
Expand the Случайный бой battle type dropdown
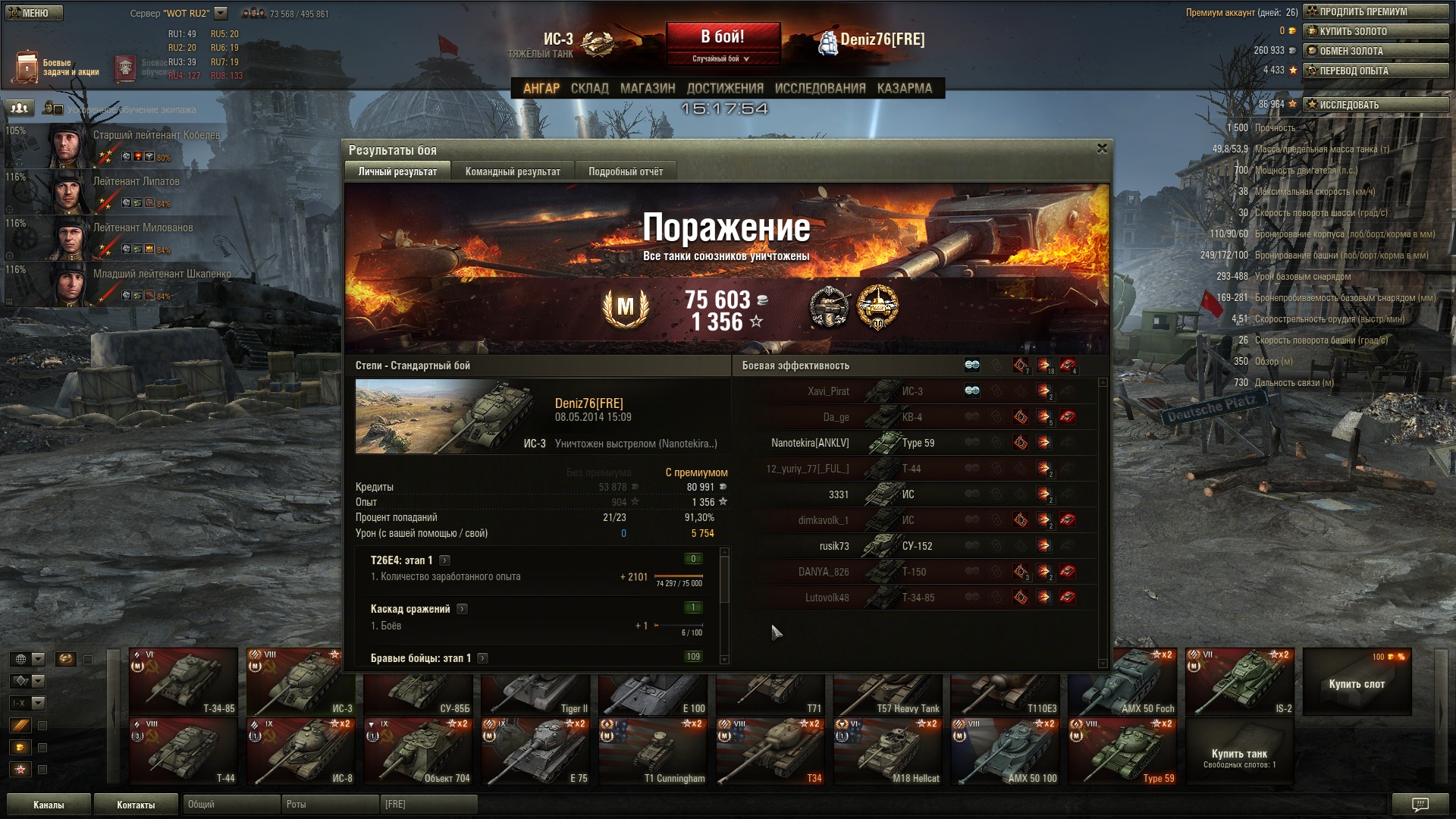point(721,58)
